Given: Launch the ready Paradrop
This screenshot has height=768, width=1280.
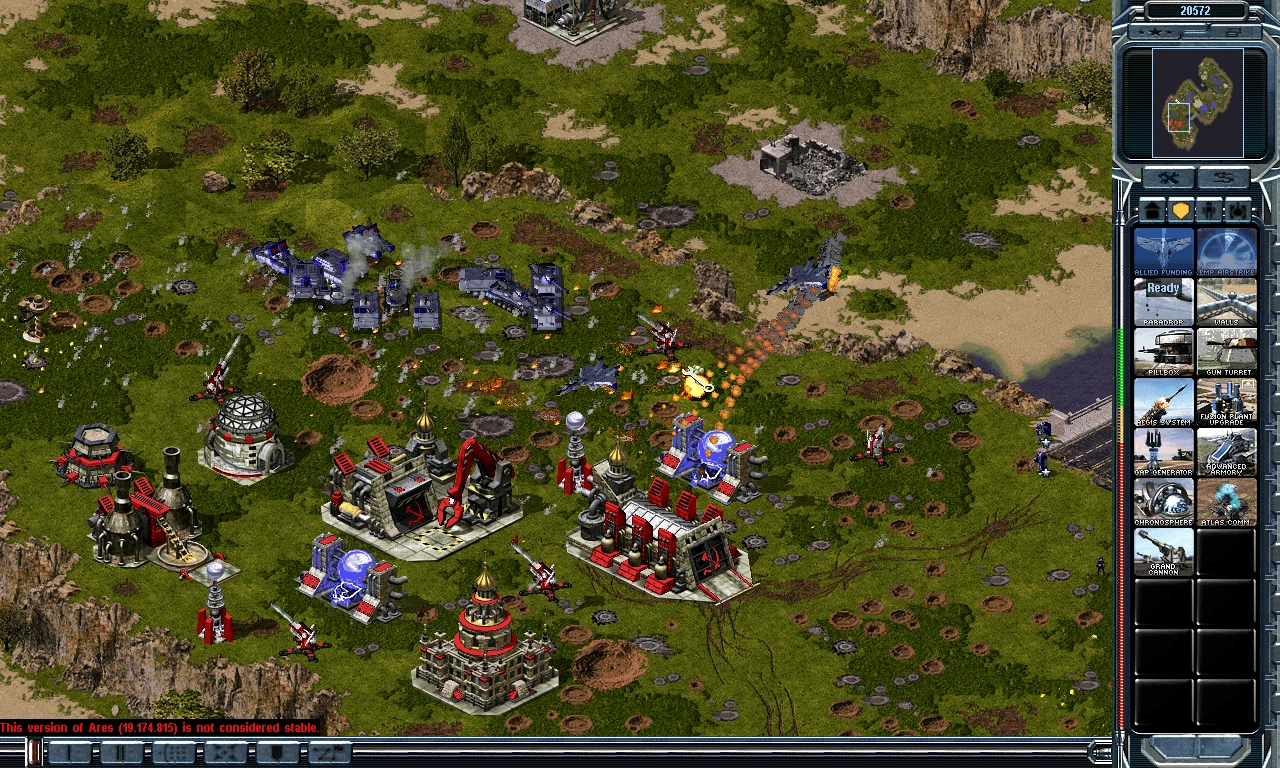Looking at the screenshot, I should [x=1163, y=302].
